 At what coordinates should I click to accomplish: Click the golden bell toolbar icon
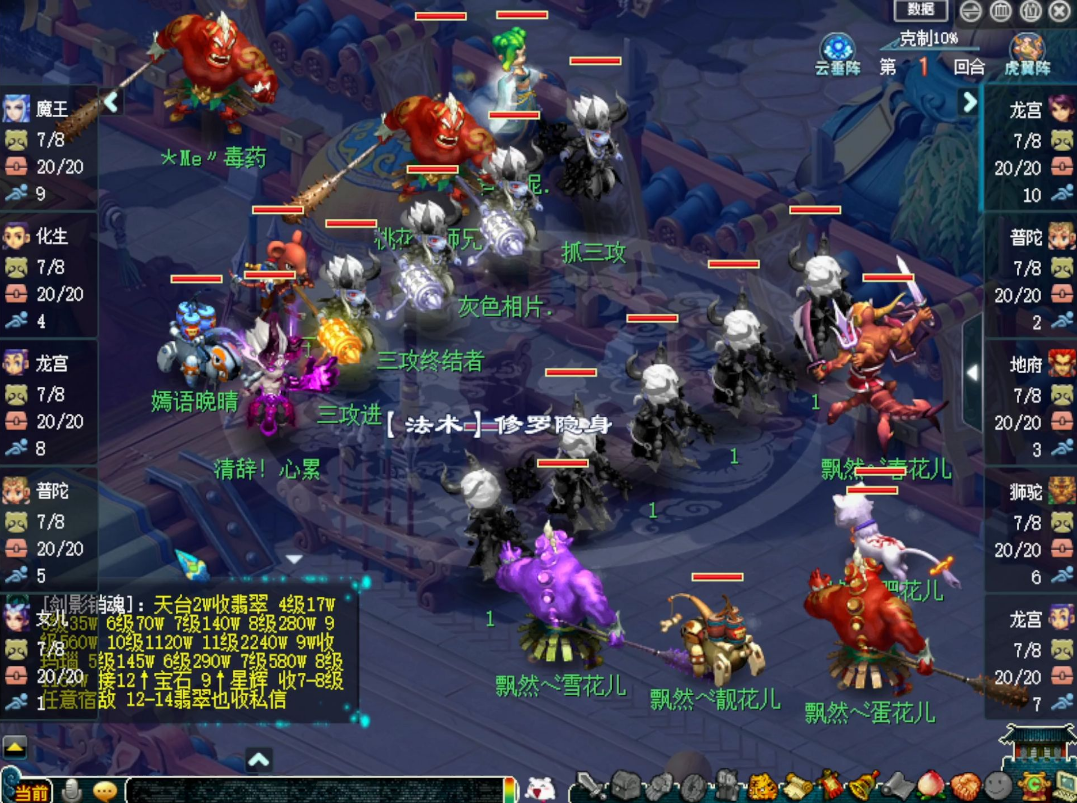864,785
